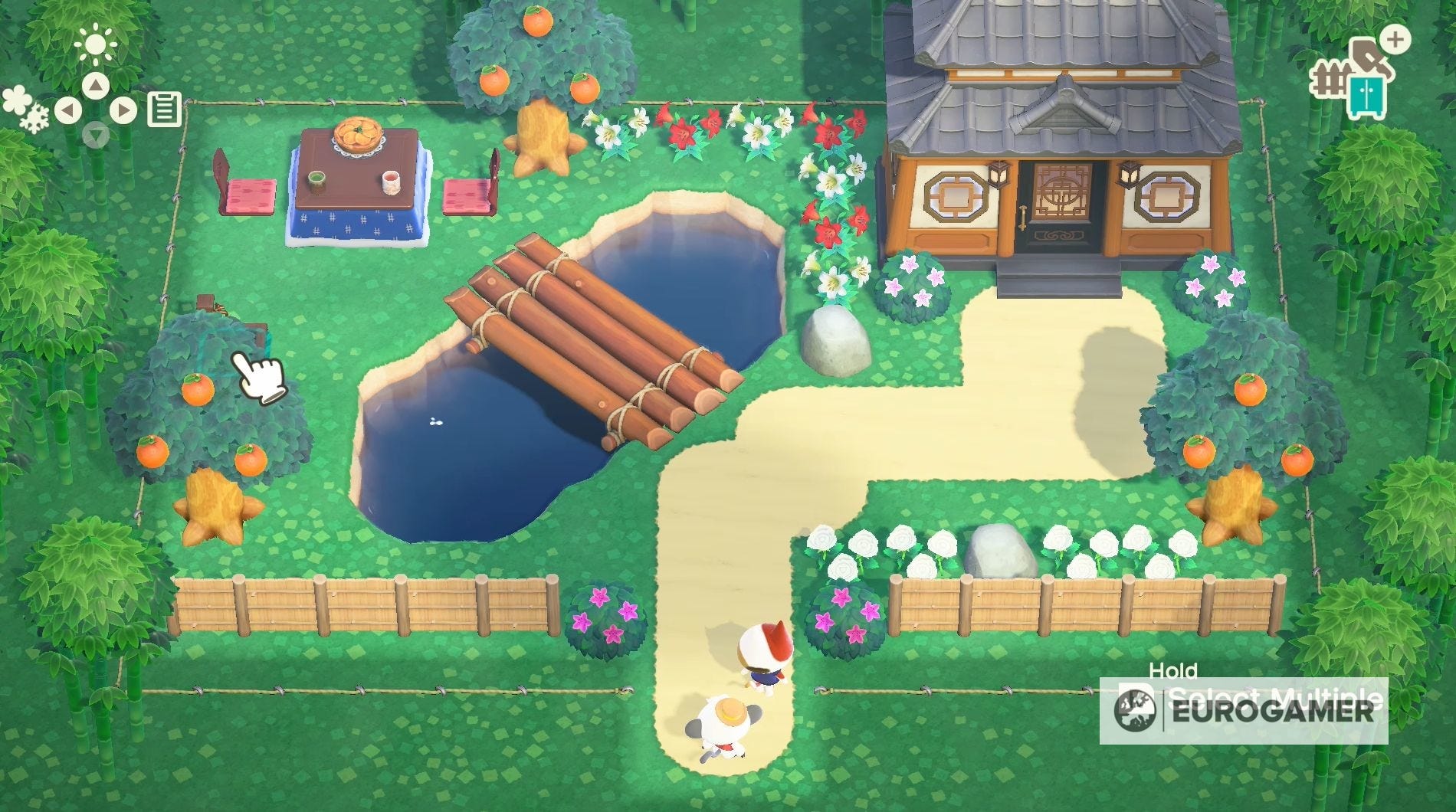Open the clipboard checklist icon

[x=165, y=110]
